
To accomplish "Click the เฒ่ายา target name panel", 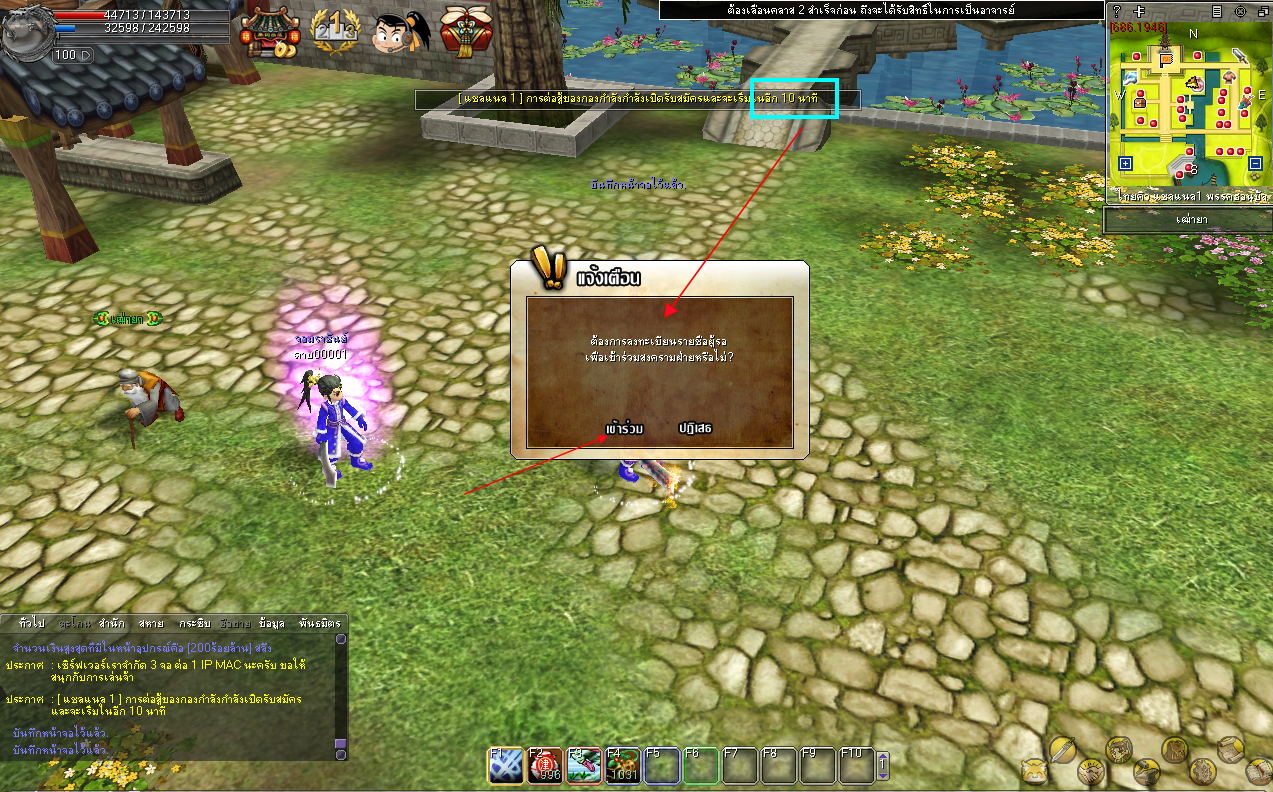I will click(1187, 220).
